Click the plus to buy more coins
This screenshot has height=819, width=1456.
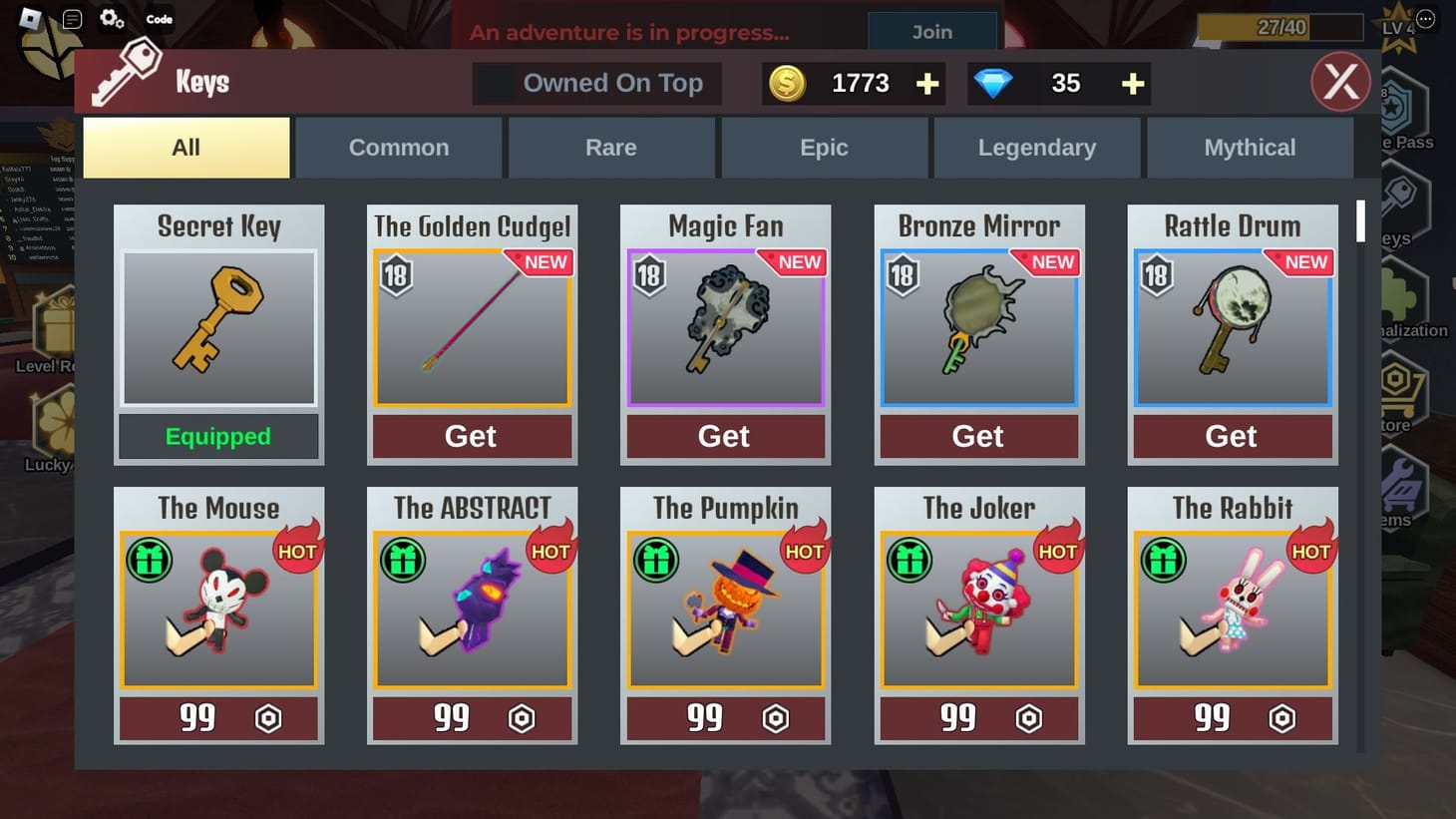pyautogui.click(x=925, y=84)
